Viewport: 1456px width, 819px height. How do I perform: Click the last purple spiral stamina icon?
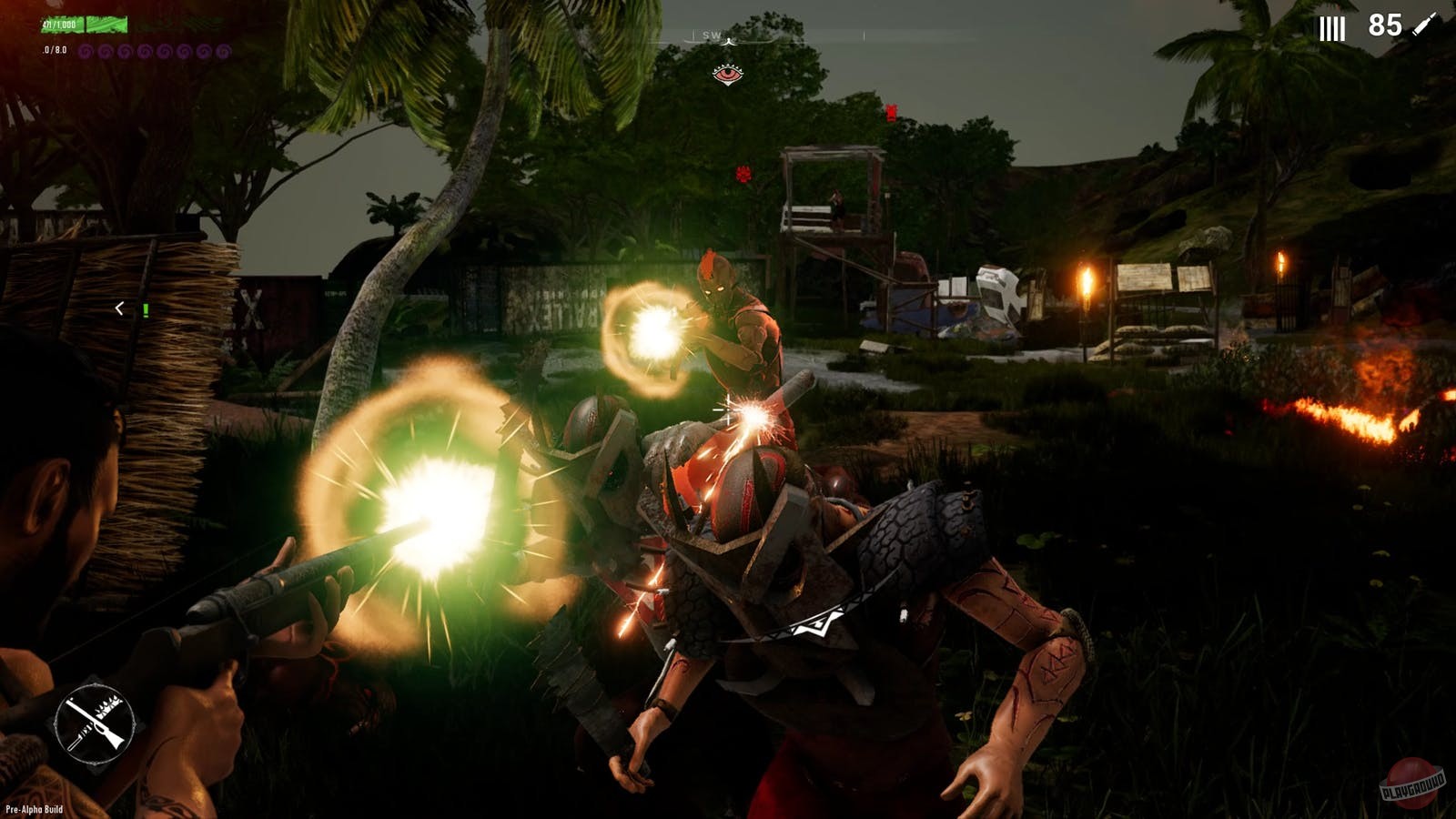pyautogui.click(x=223, y=51)
